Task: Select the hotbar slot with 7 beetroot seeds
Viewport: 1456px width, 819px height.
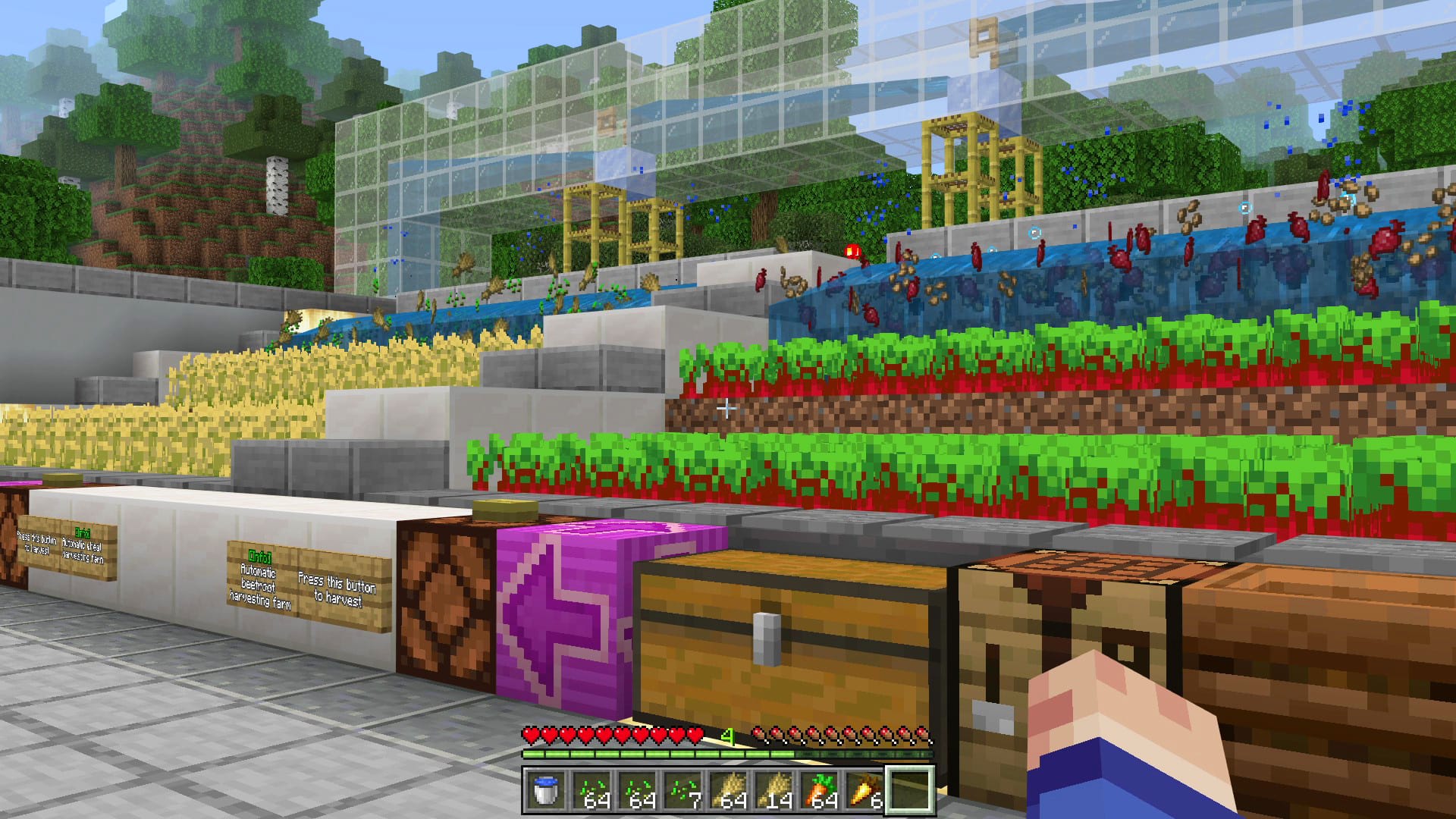Action: coord(686,790)
